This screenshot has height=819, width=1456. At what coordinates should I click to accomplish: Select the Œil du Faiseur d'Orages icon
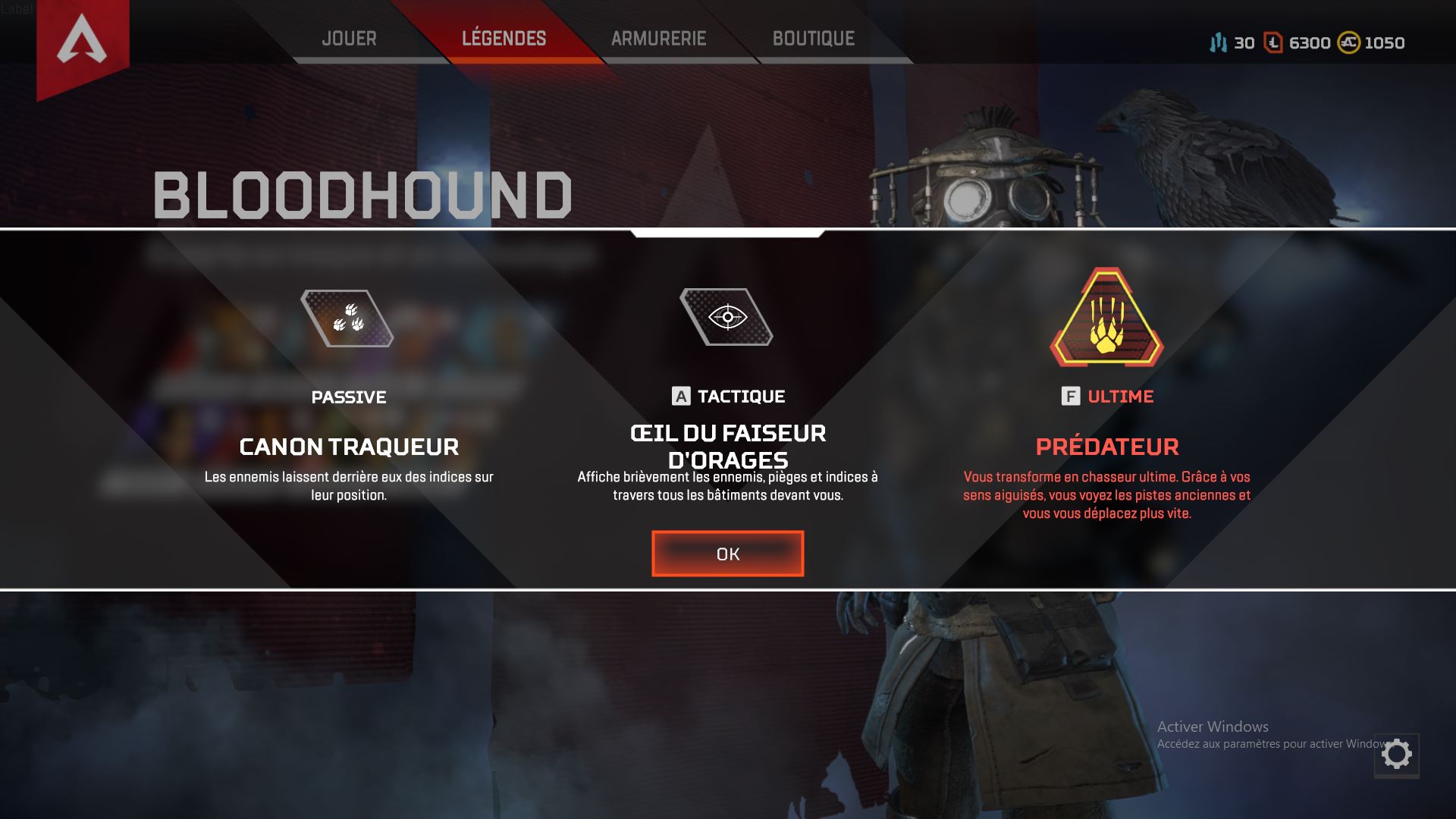pyautogui.click(x=726, y=317)
